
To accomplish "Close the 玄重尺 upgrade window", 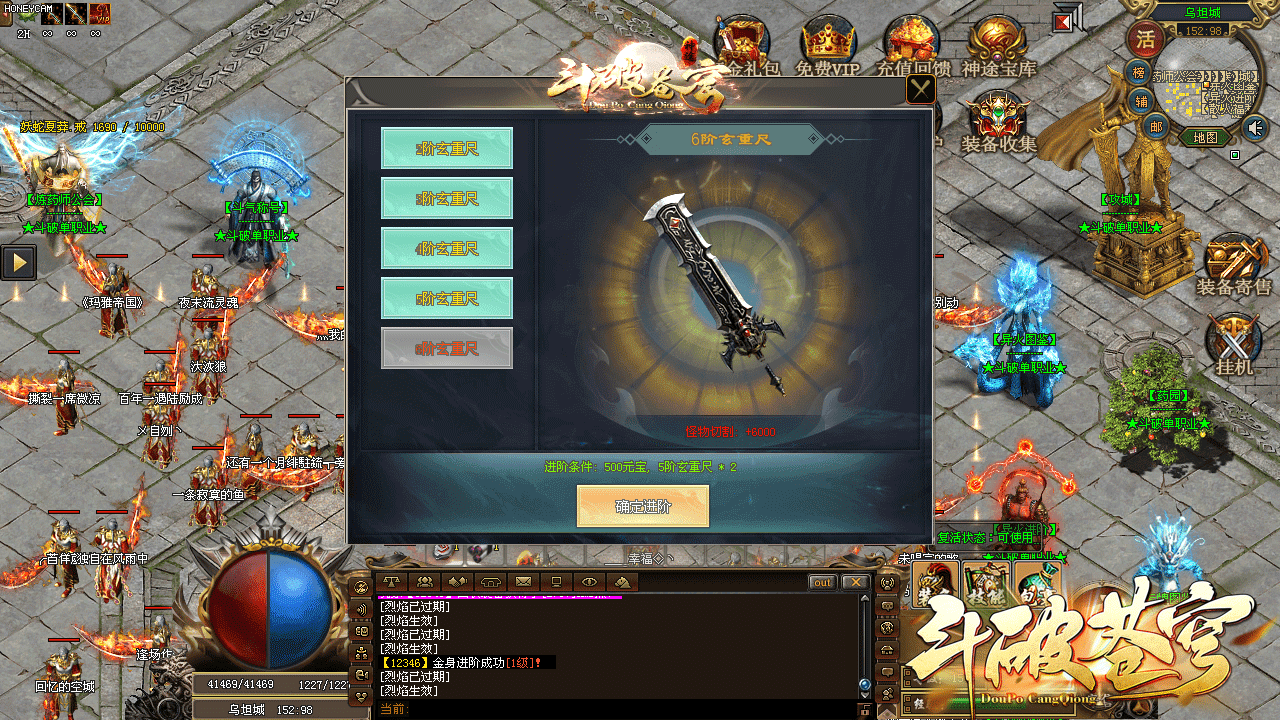I will pos(920,90).
